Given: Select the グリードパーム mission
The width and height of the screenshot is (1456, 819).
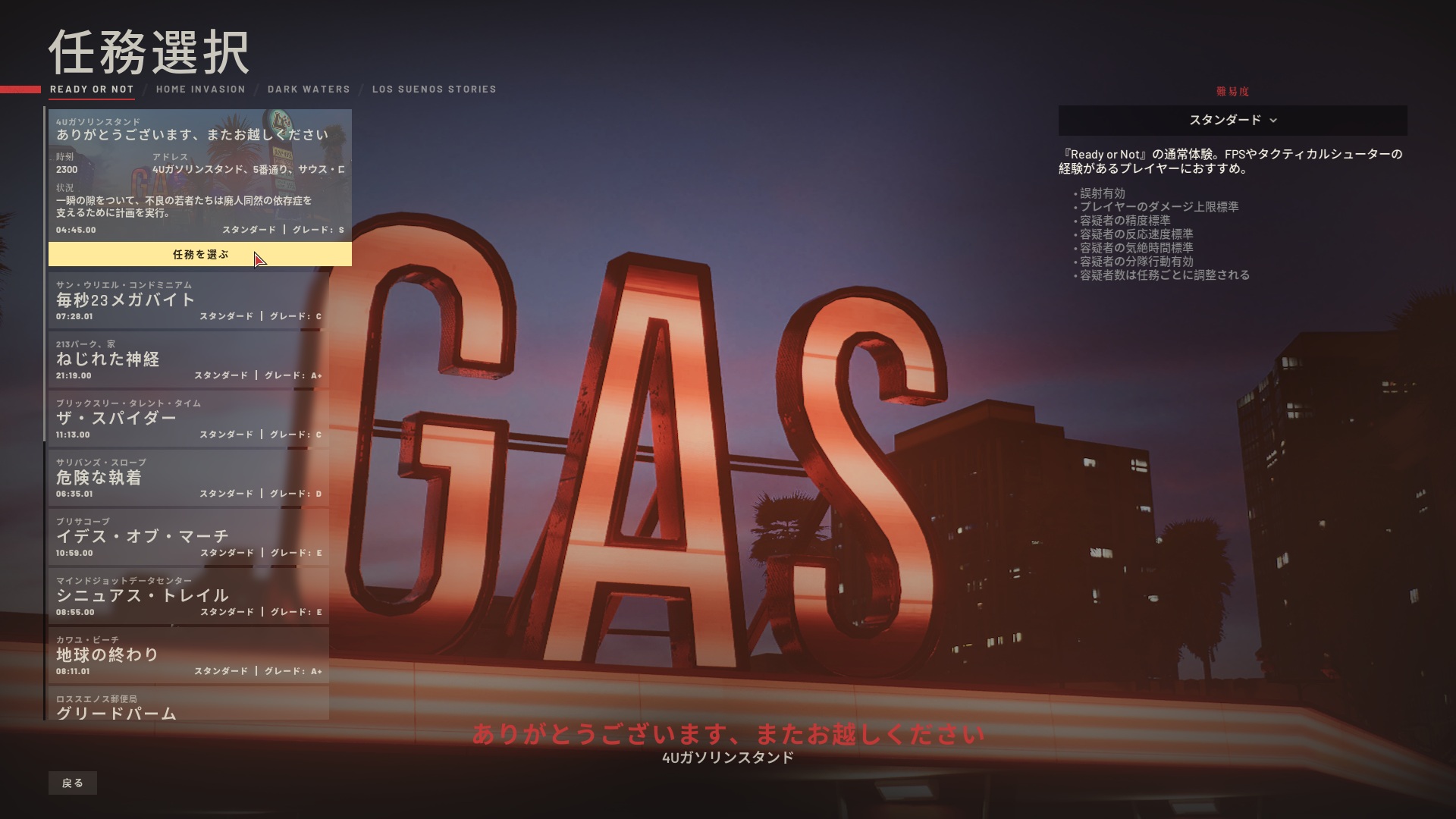Looking at the screenshot, I should (189, 705).
